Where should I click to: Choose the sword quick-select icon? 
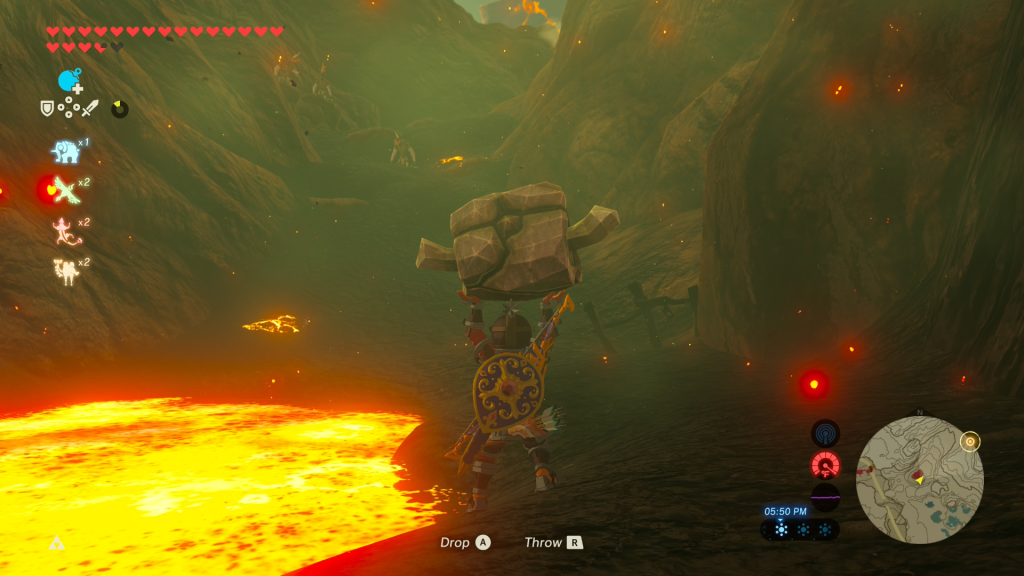(x=90, y=108)
